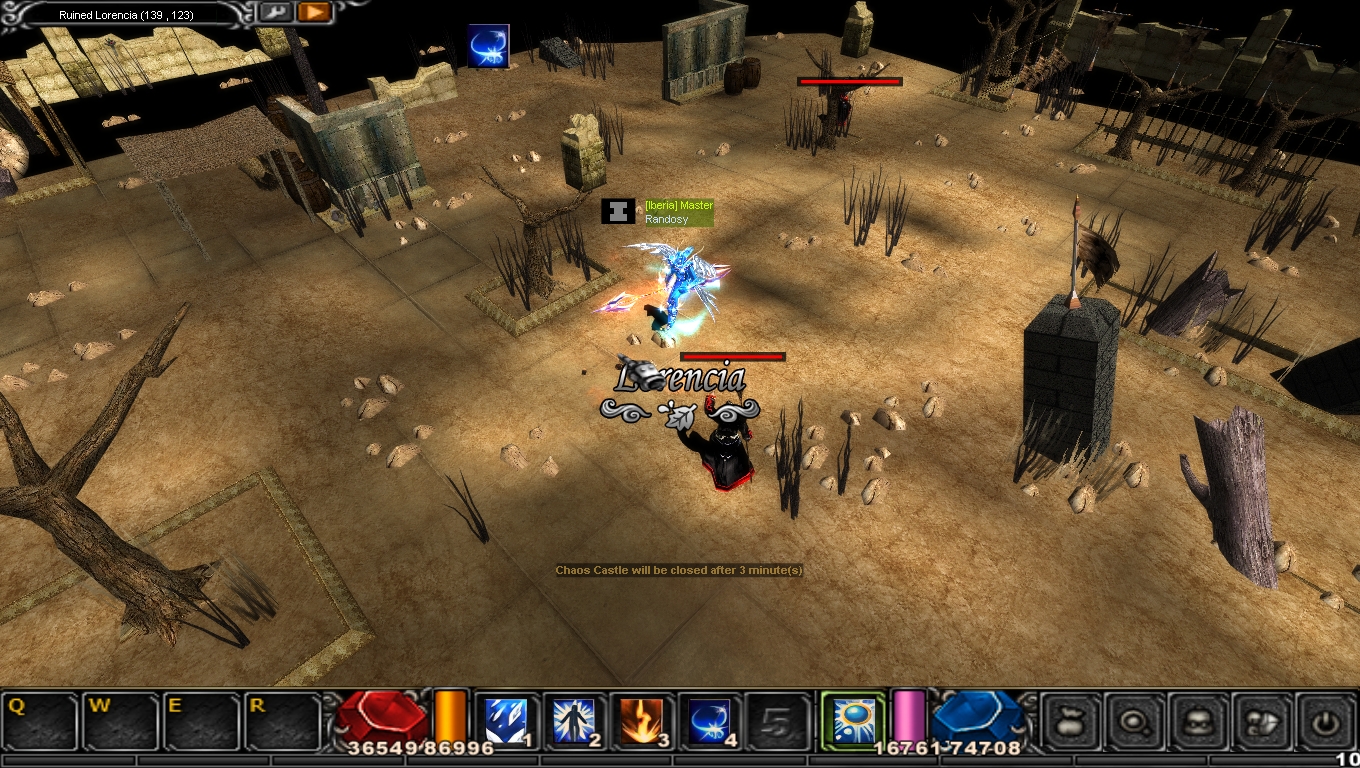1360x768 pixels.
Task: Cast the fire flame skill in slot 3
Action: point(642,721)
